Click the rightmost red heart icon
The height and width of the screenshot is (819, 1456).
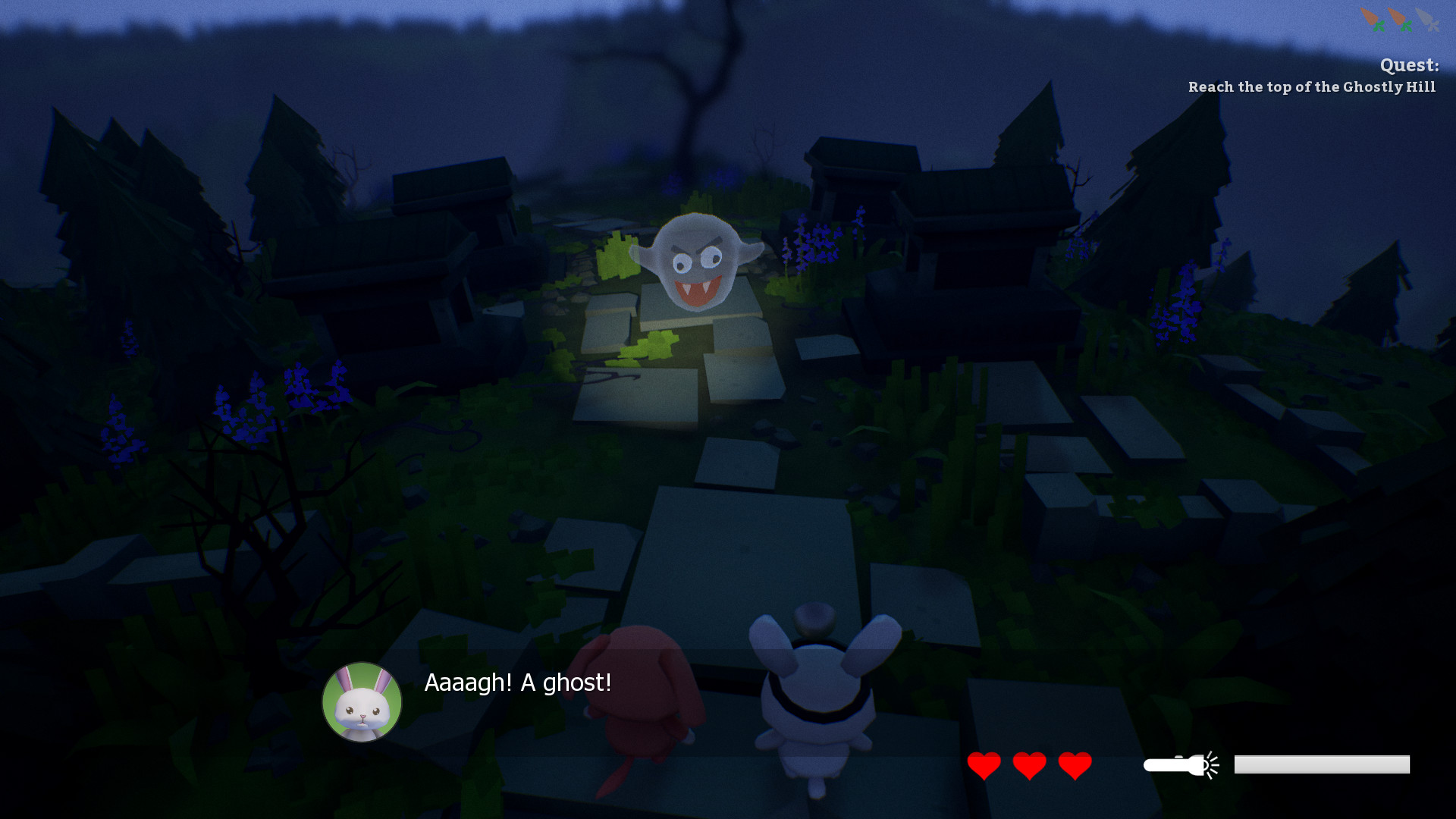tap(1073, 766)
